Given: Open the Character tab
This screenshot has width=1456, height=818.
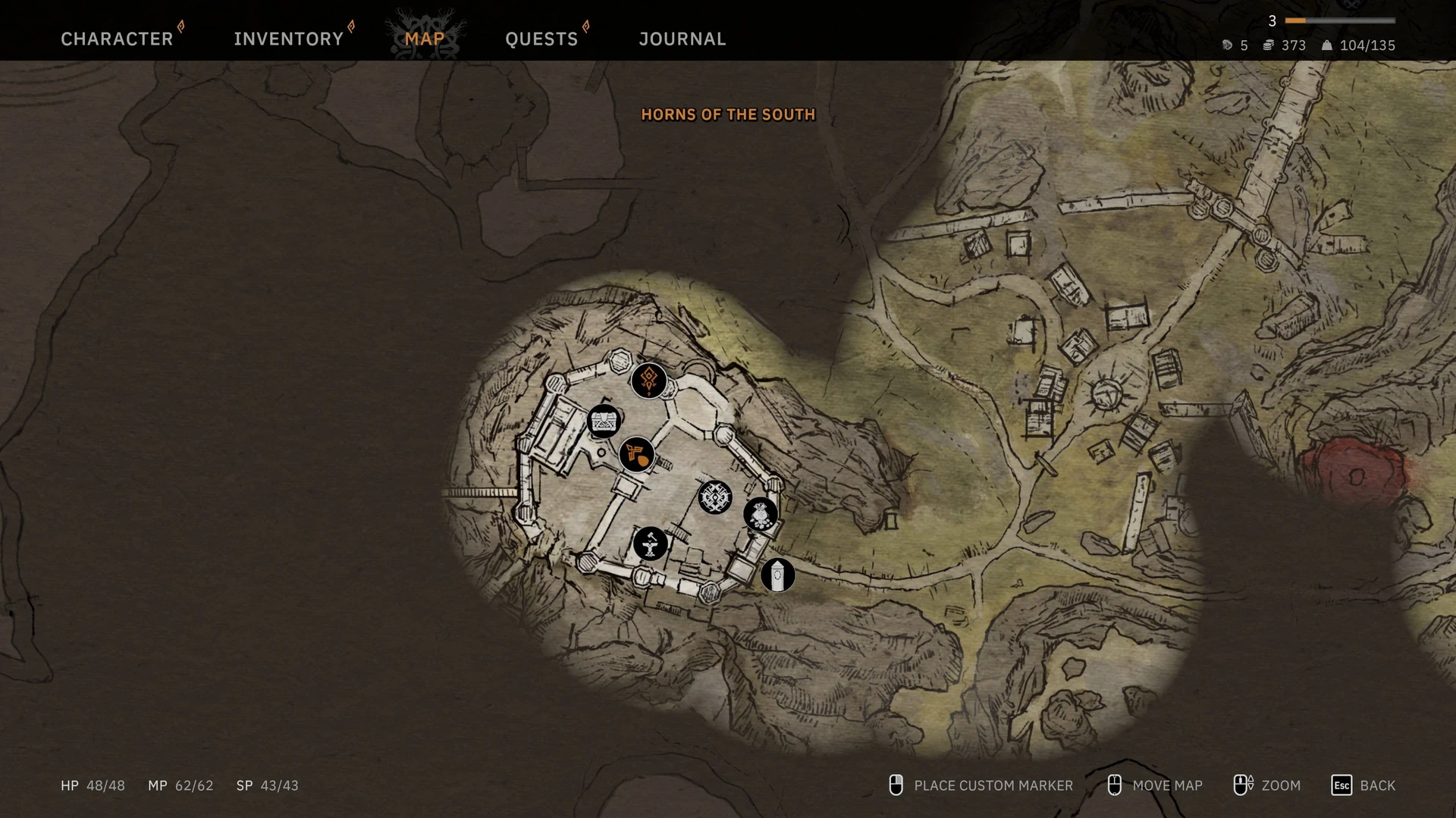Looking at the screenshot, I should (x=117, y=39).
